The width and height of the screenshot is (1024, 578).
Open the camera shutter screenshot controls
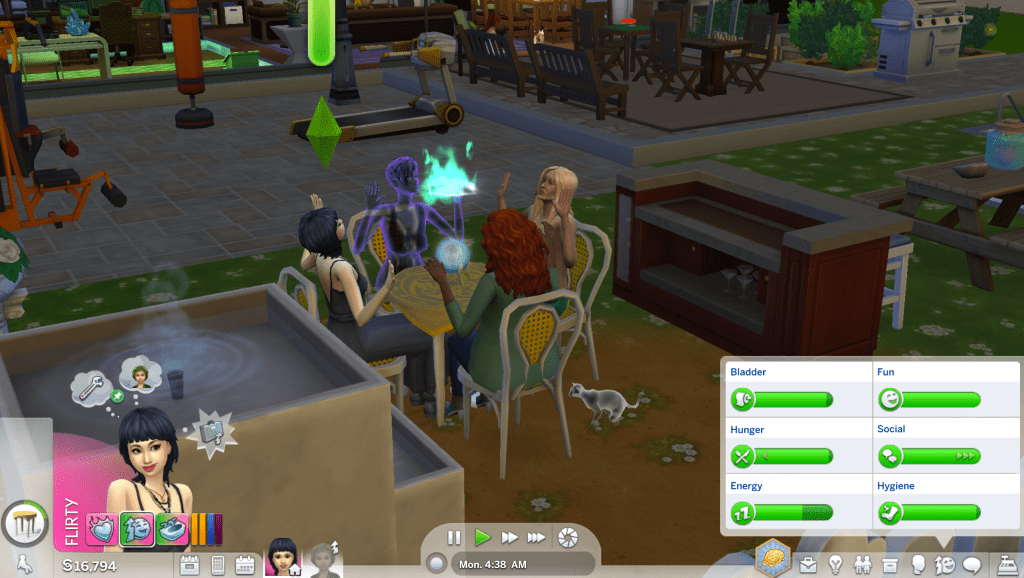point(567,537)
